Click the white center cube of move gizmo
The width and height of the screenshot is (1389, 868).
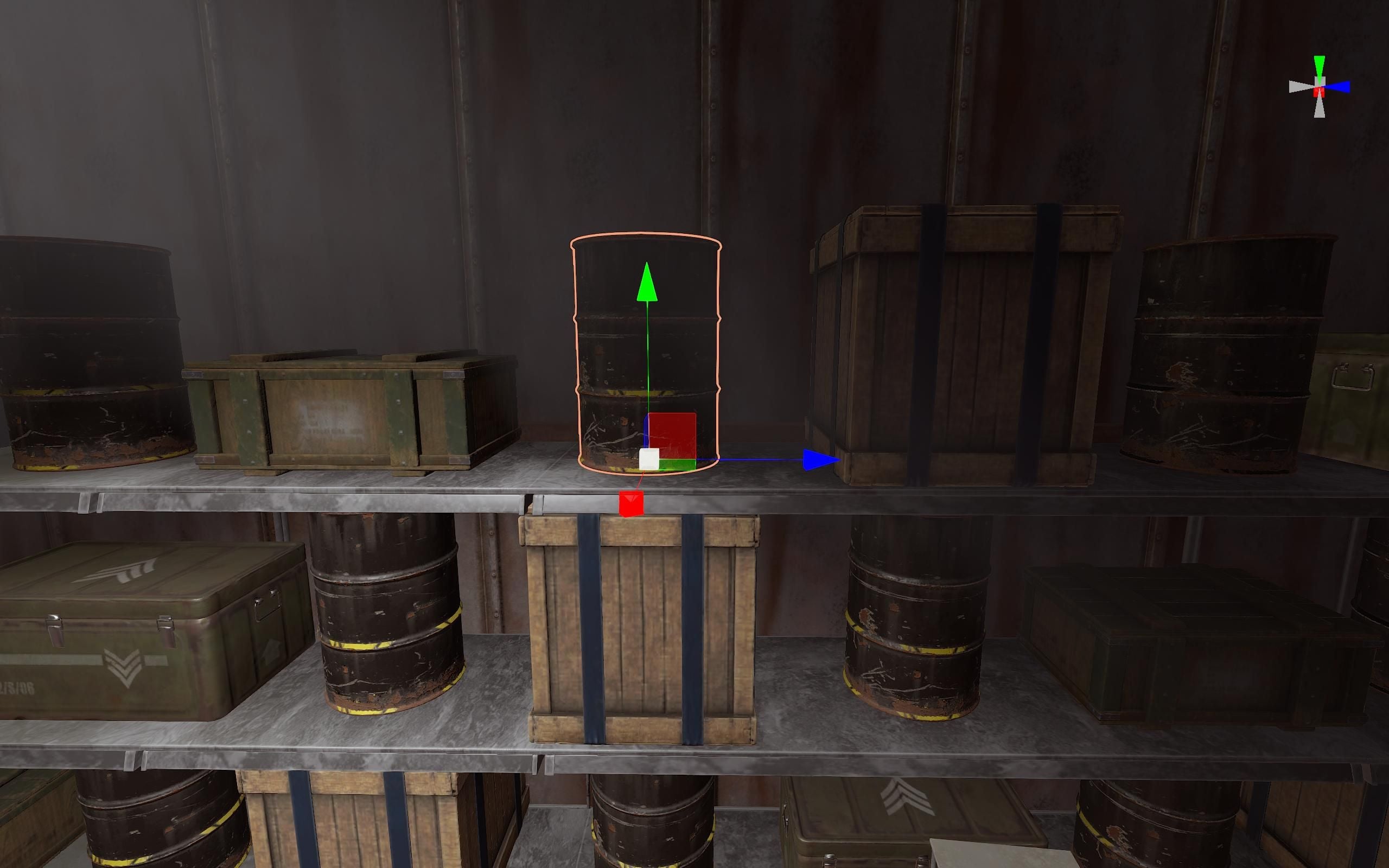pyautogui.click(x=648, y=460)
